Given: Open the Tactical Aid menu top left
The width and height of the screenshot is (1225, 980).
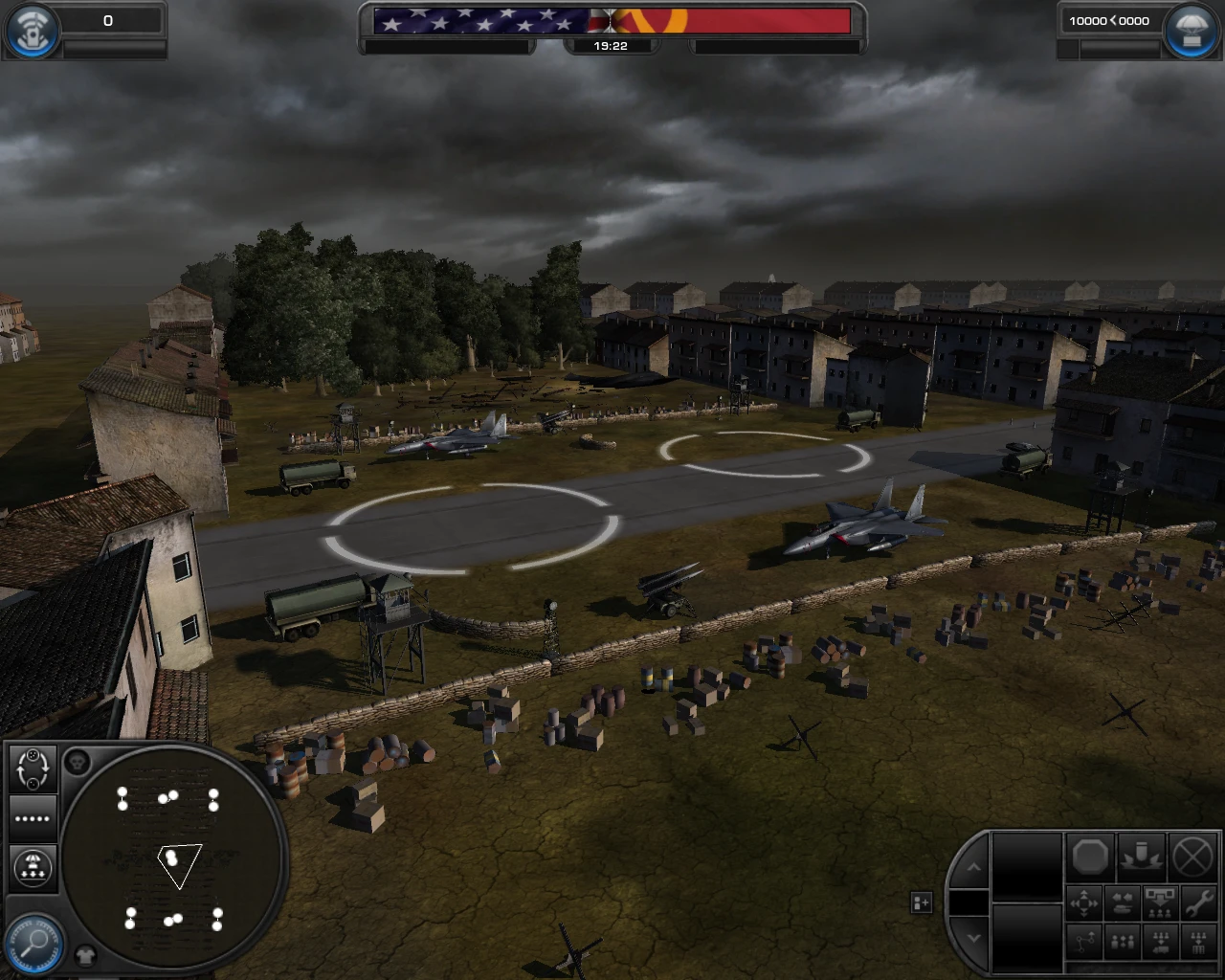Looking at the screenshot, I should [x=32, y=29].
